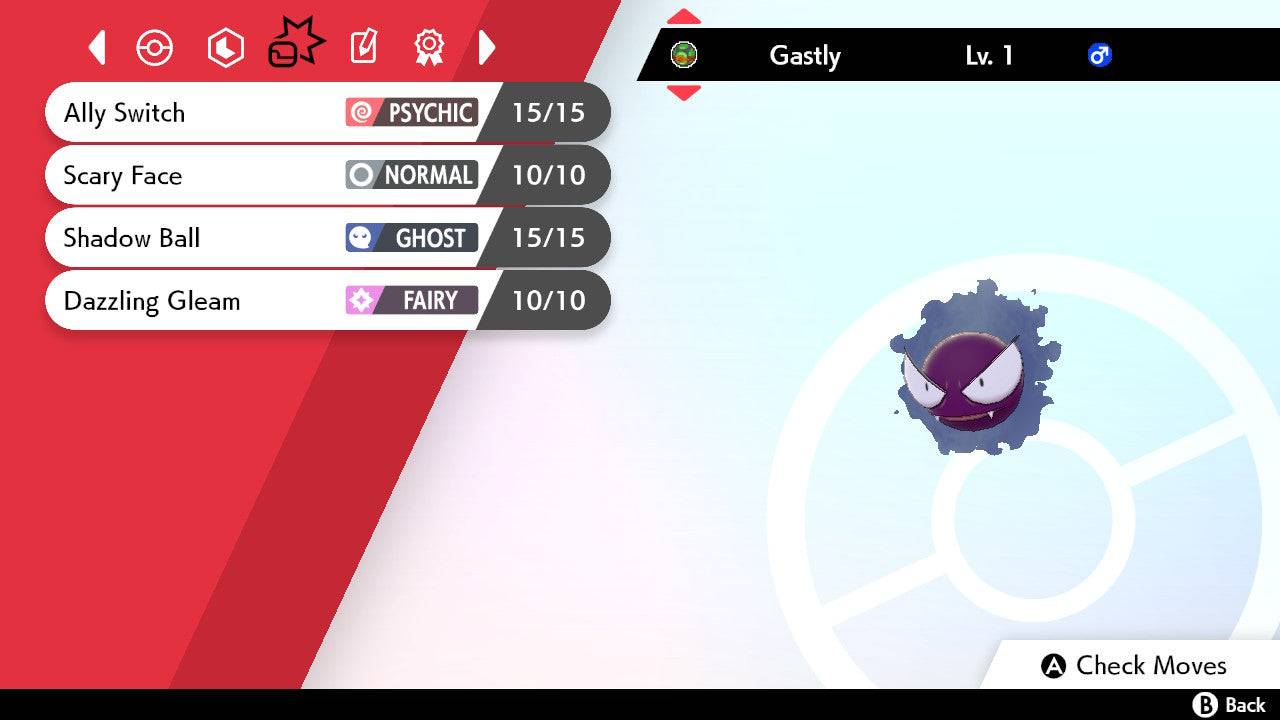Click the Fairy type badge on Dazzling Gleam
Viewport: 1280px width, 720px height.
coord(411,300)
